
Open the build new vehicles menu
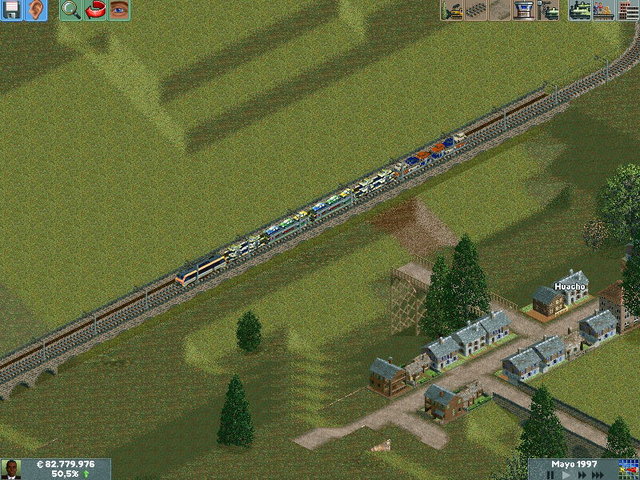tap(548, 10)
